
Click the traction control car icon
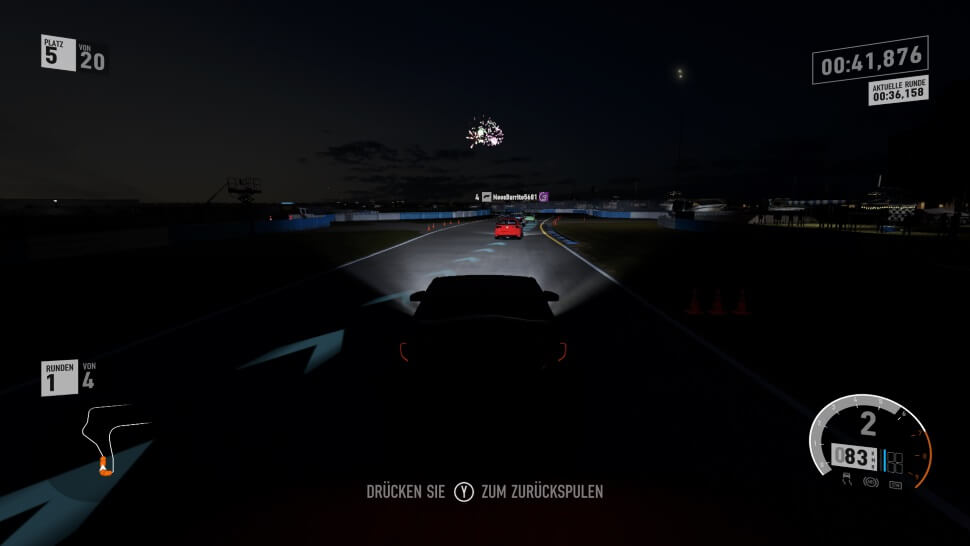[x=848, y=480]
